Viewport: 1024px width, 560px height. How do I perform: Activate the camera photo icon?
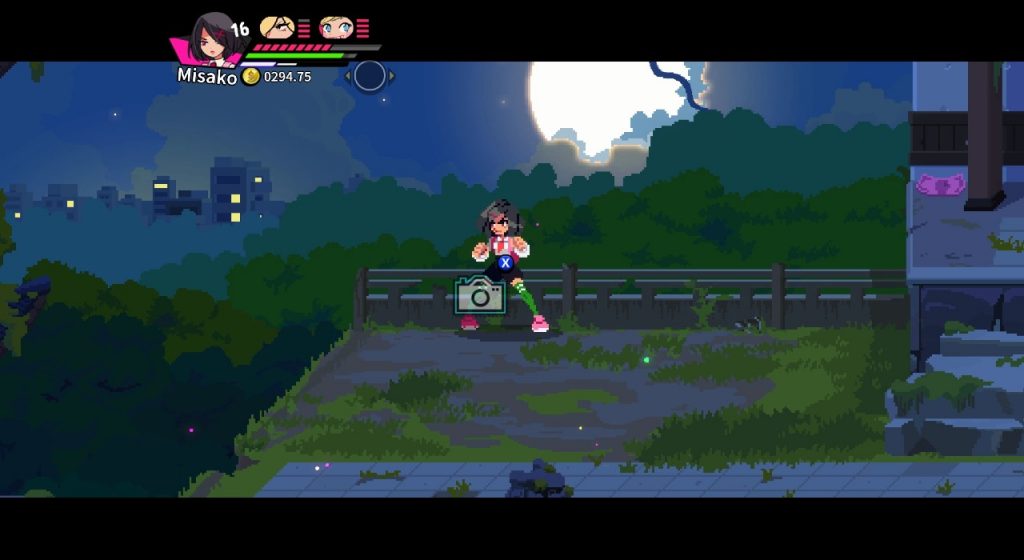click(480, 296)
